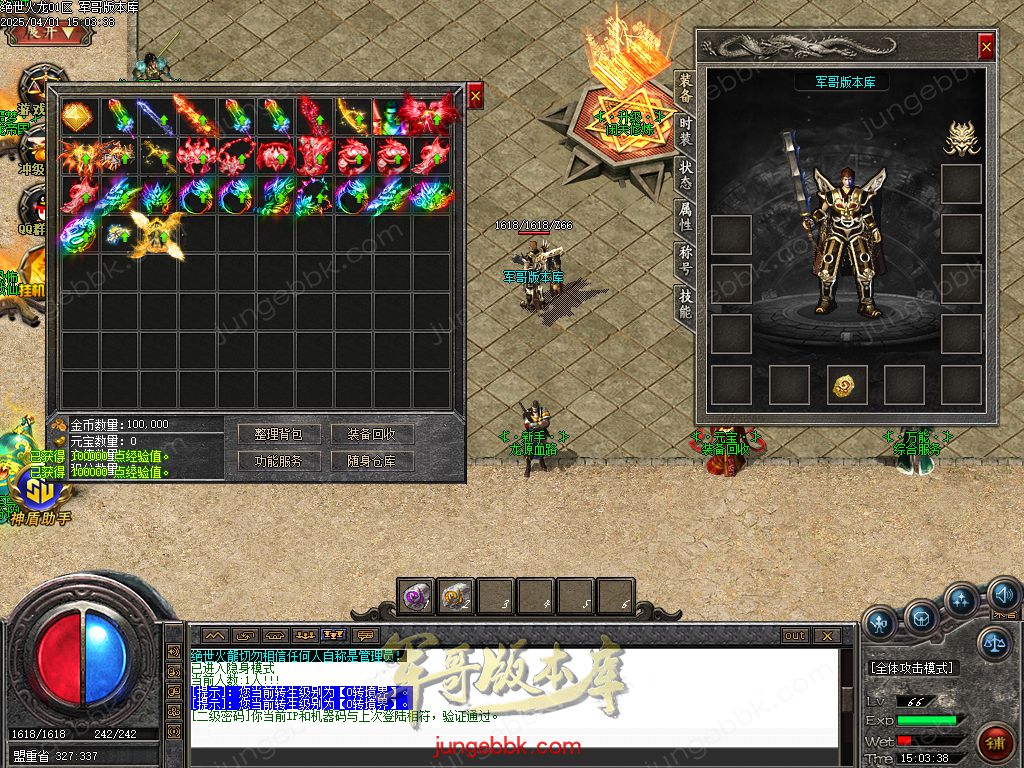Viewport: 1024px width, 768px height.
Task: Select the orange gem in the bag
Action: pos(77,116)
